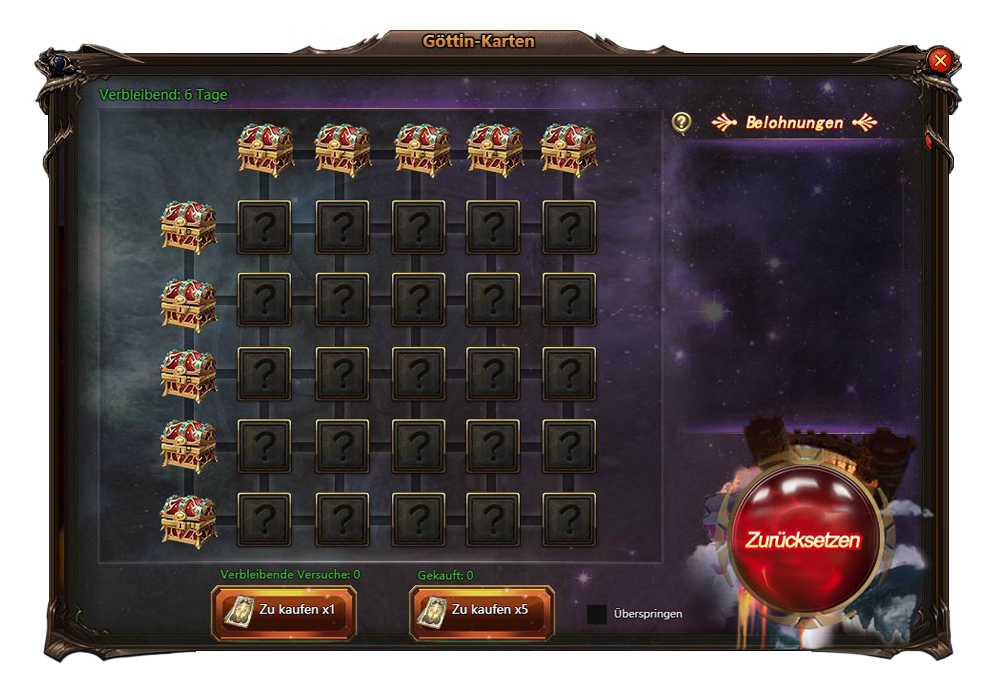Toggle the Überspringen checkbox

tap(596, 614)
